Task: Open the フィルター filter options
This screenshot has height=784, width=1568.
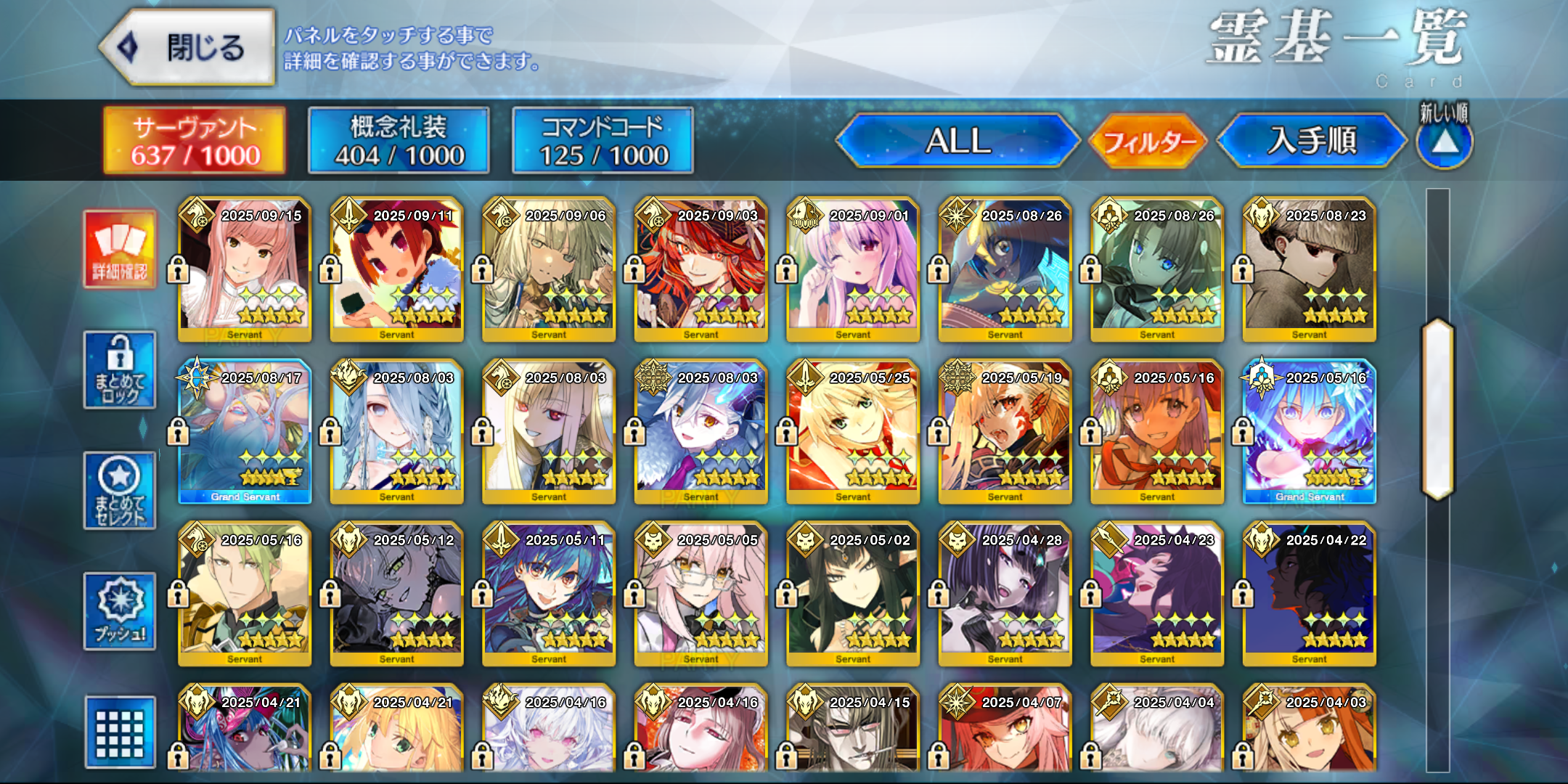Action: (1148, 141)
